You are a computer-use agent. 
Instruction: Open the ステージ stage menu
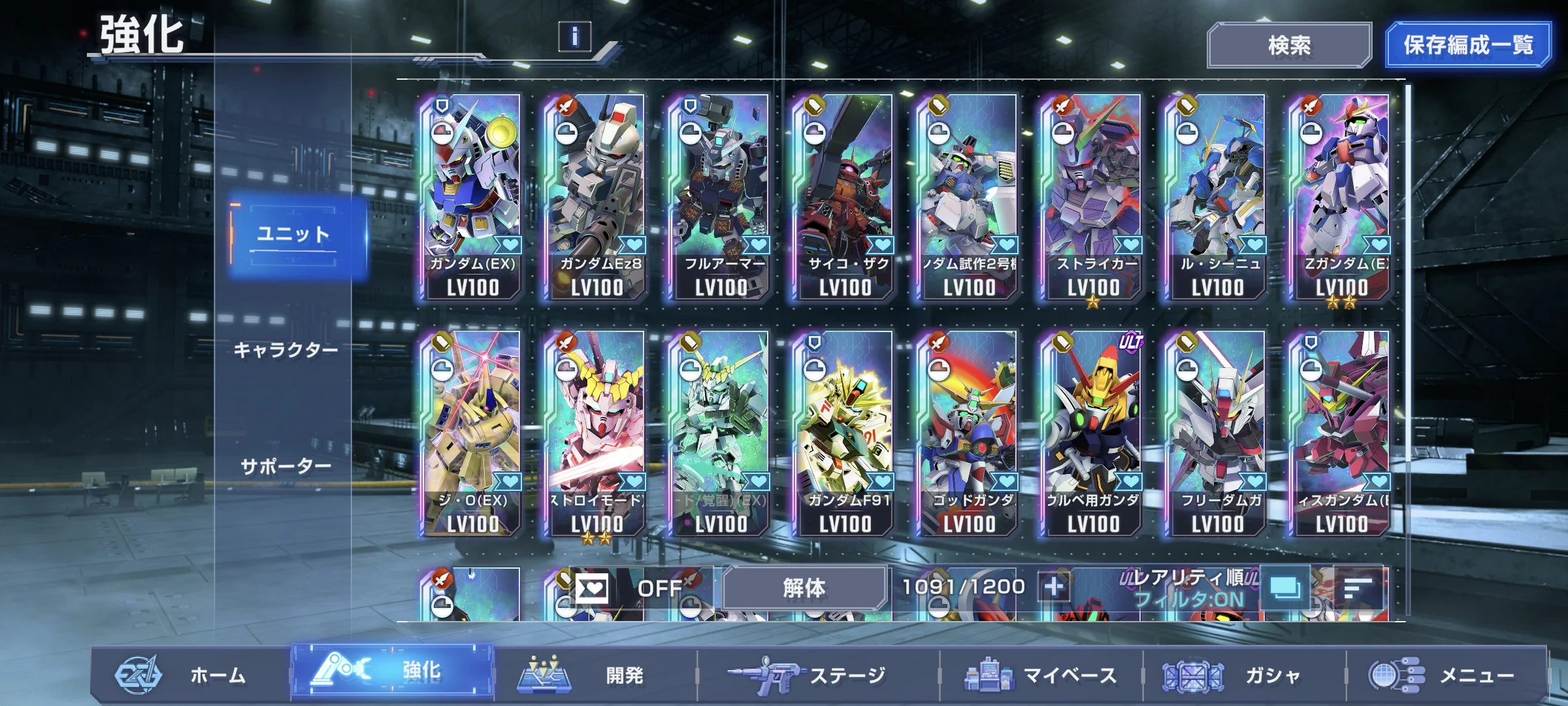click(x=817, y=675)
